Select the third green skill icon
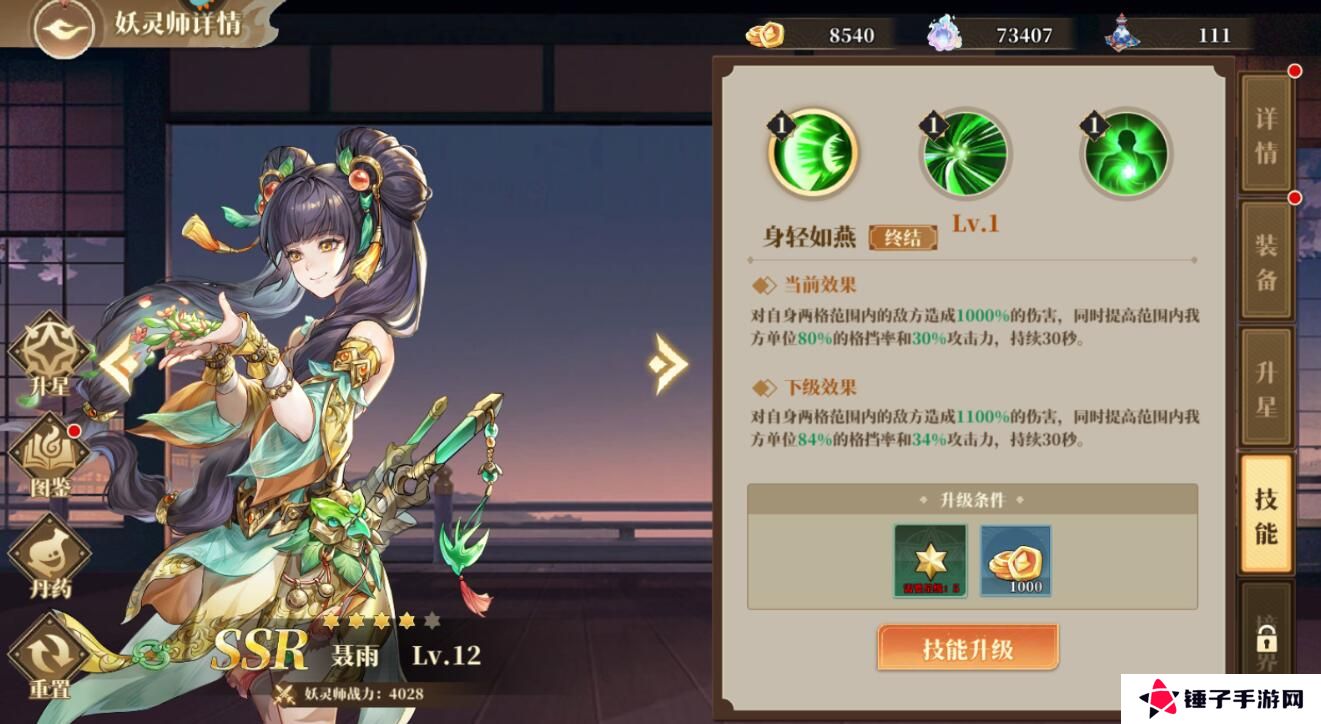Image resolution: width=1321 pixels, height=724 pixels. click(x=1124, y=152)
